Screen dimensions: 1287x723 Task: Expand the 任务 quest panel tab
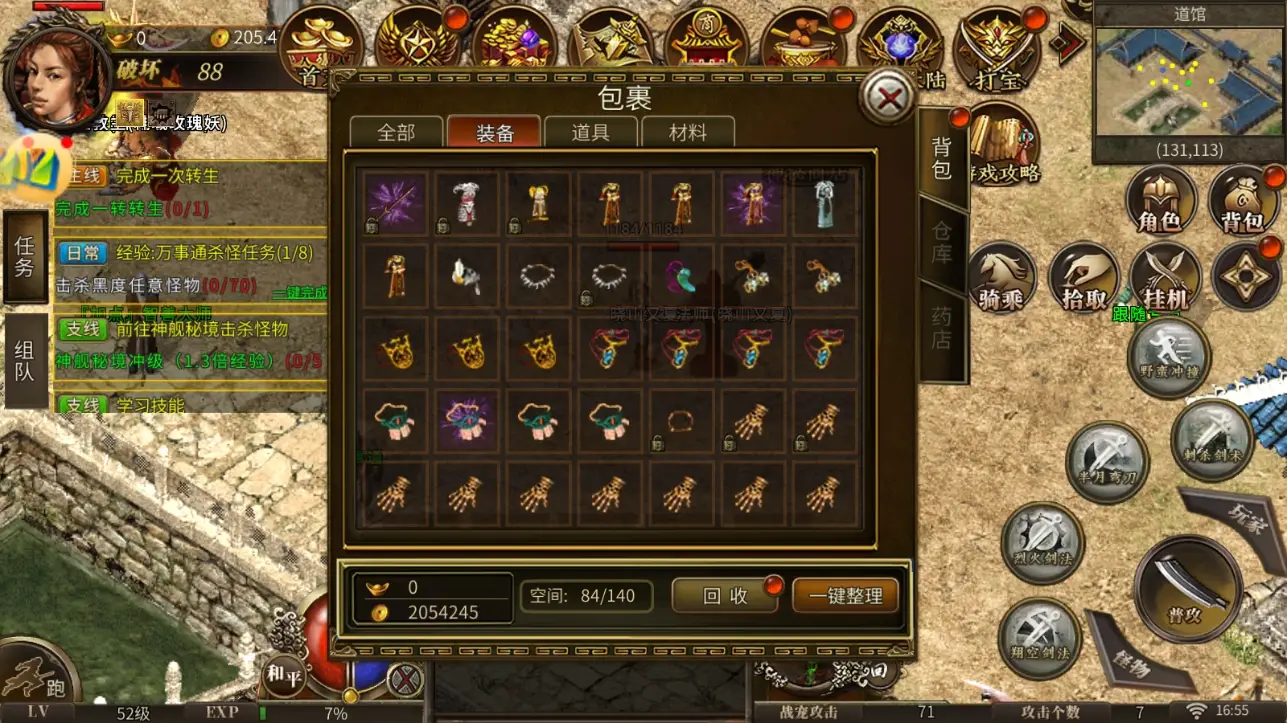(x=24, y=256)
